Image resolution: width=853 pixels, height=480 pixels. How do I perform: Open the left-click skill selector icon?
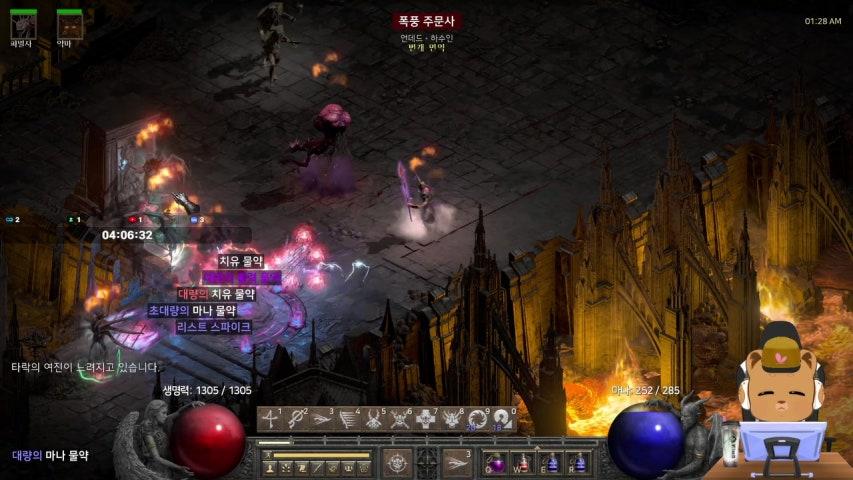[396, 462]
